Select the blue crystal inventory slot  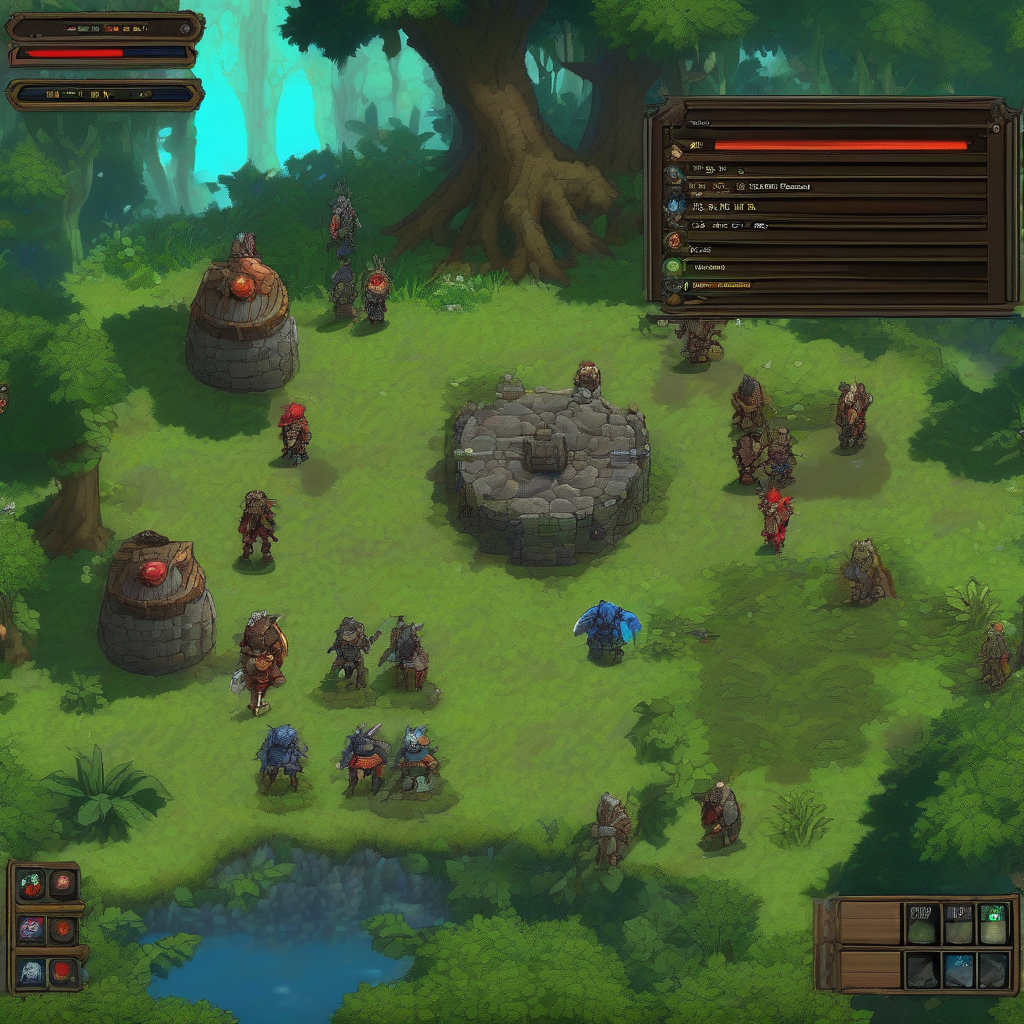[x=958, y=968]
